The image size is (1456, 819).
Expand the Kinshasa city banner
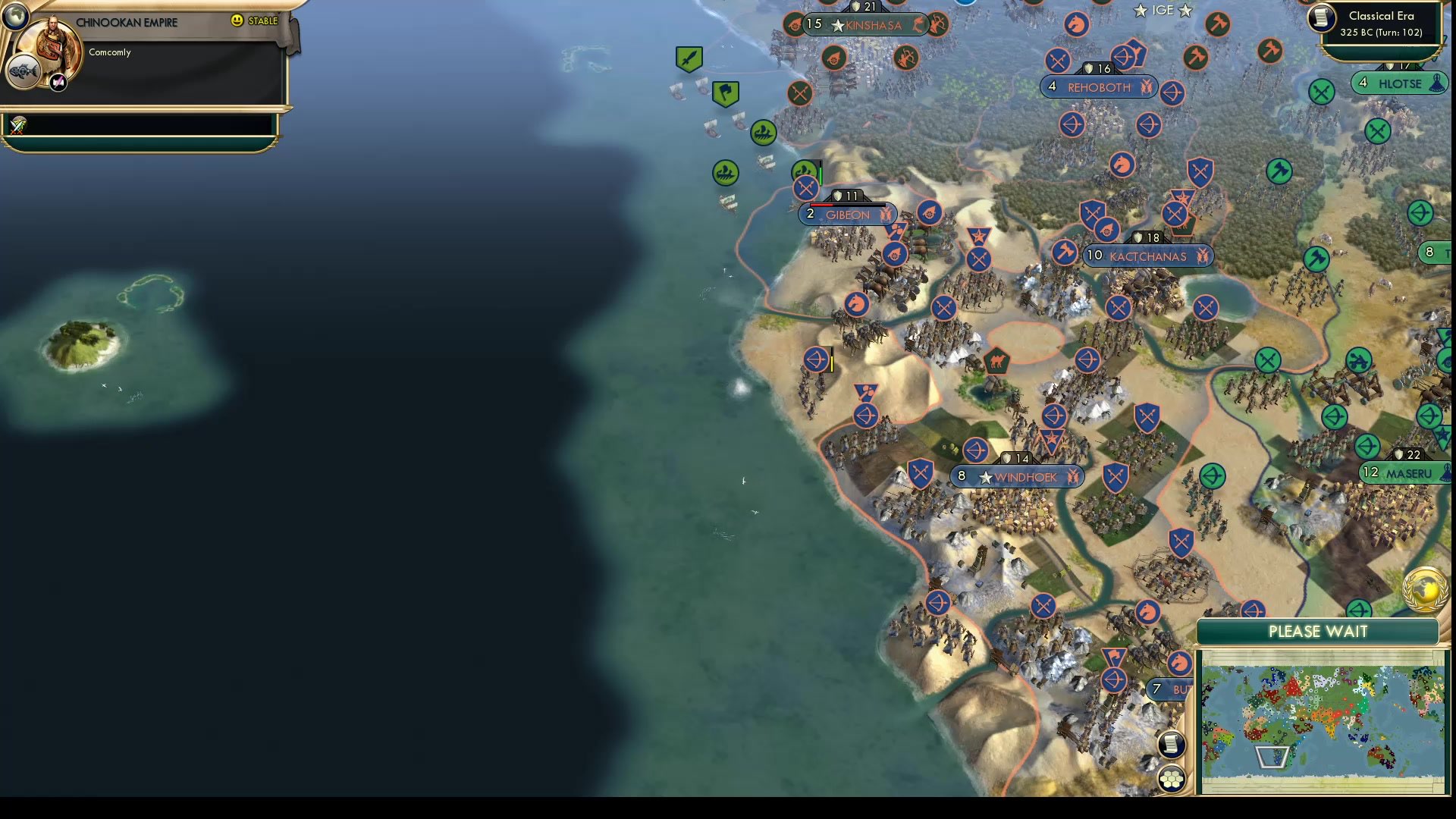pyautogui.click(x=864, y=24)
